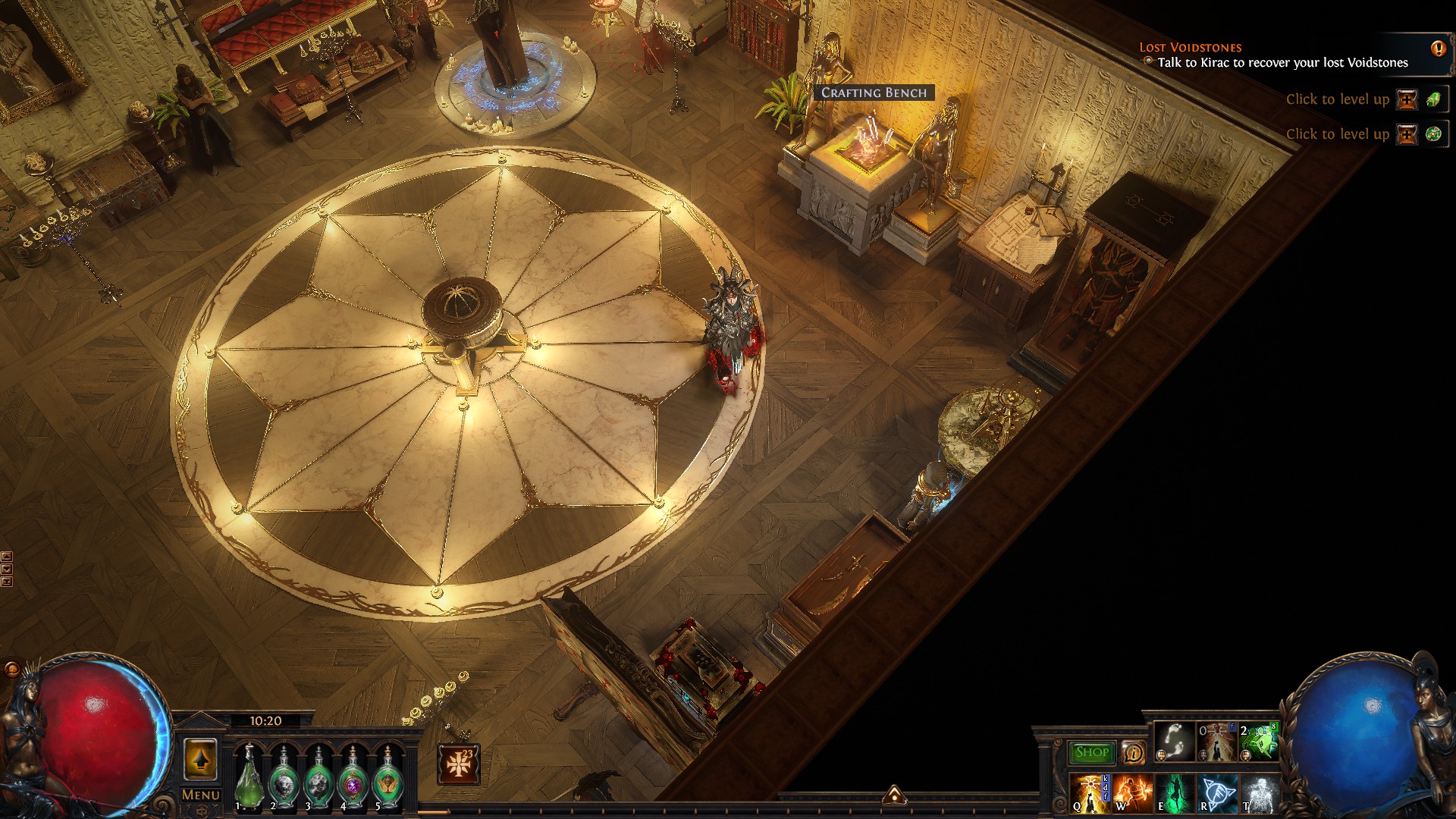Click the orange info speech bubble icon
The width and height of the screenshot is (1456, 819).
(x=1133, y=752)
